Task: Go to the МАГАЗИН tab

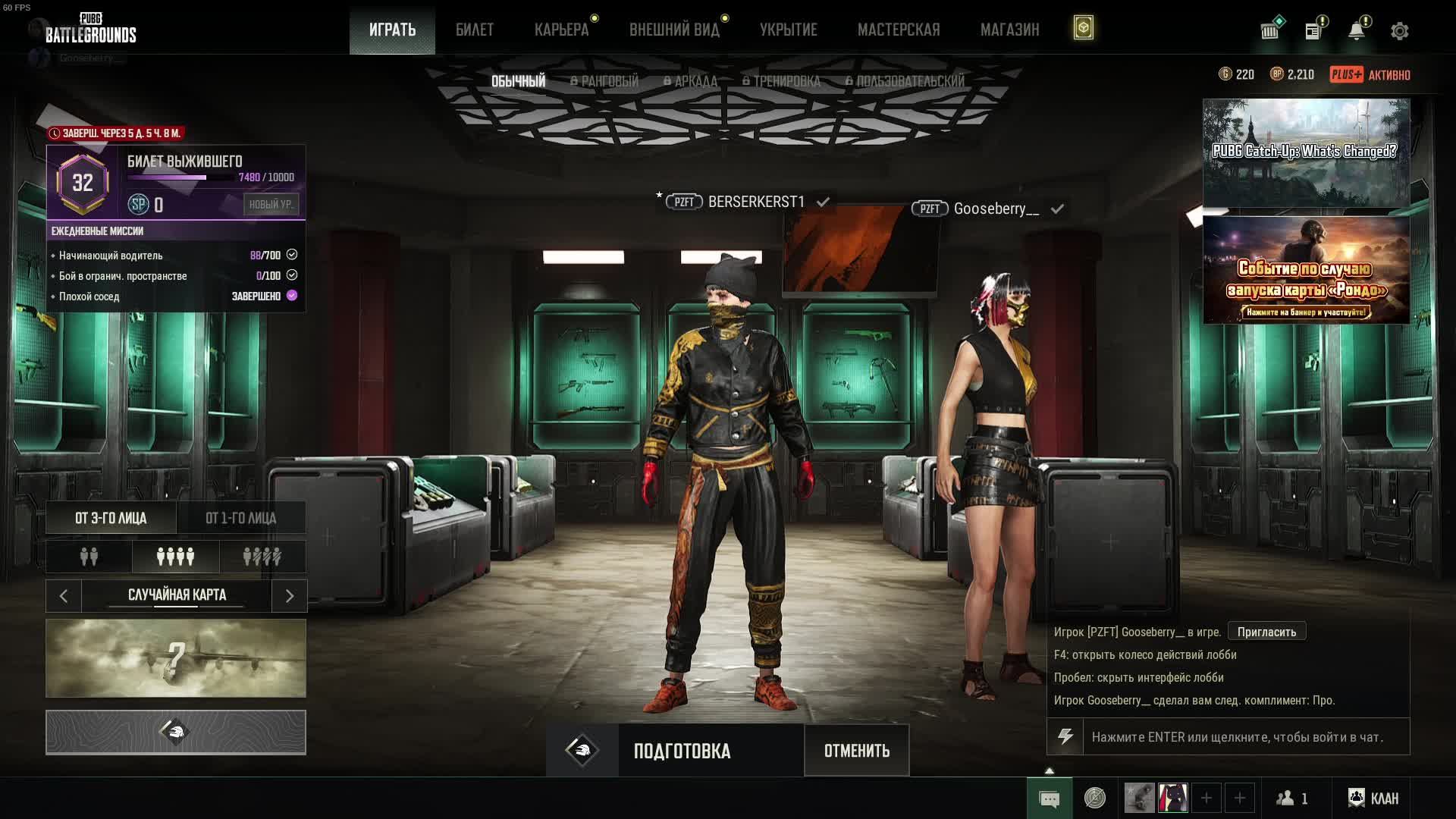Action: pyautogui.click(x=1009, y=30)
